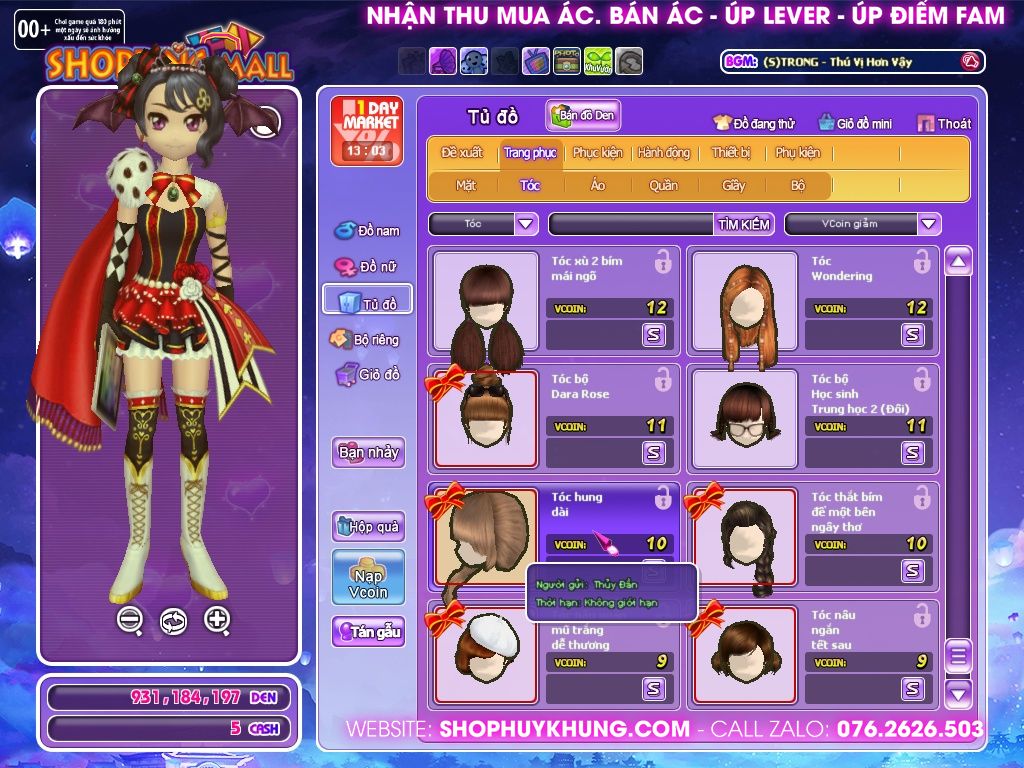Click the Nạp Vcoin button
Screen dimensions: 1024x768
tap(368, 577)
